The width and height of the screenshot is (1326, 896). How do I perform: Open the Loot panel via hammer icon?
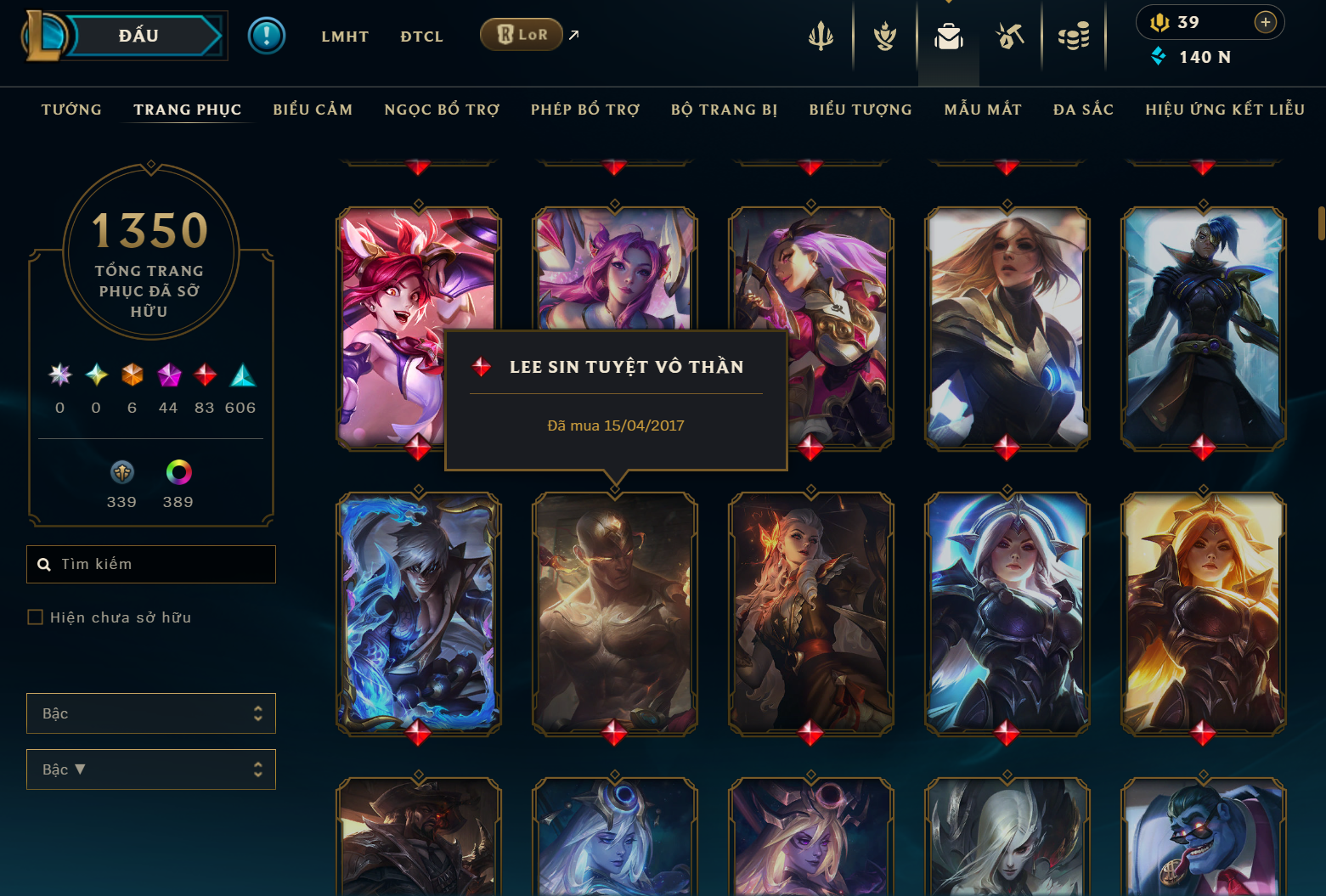pyautogui.click(x=1009, y=36)
